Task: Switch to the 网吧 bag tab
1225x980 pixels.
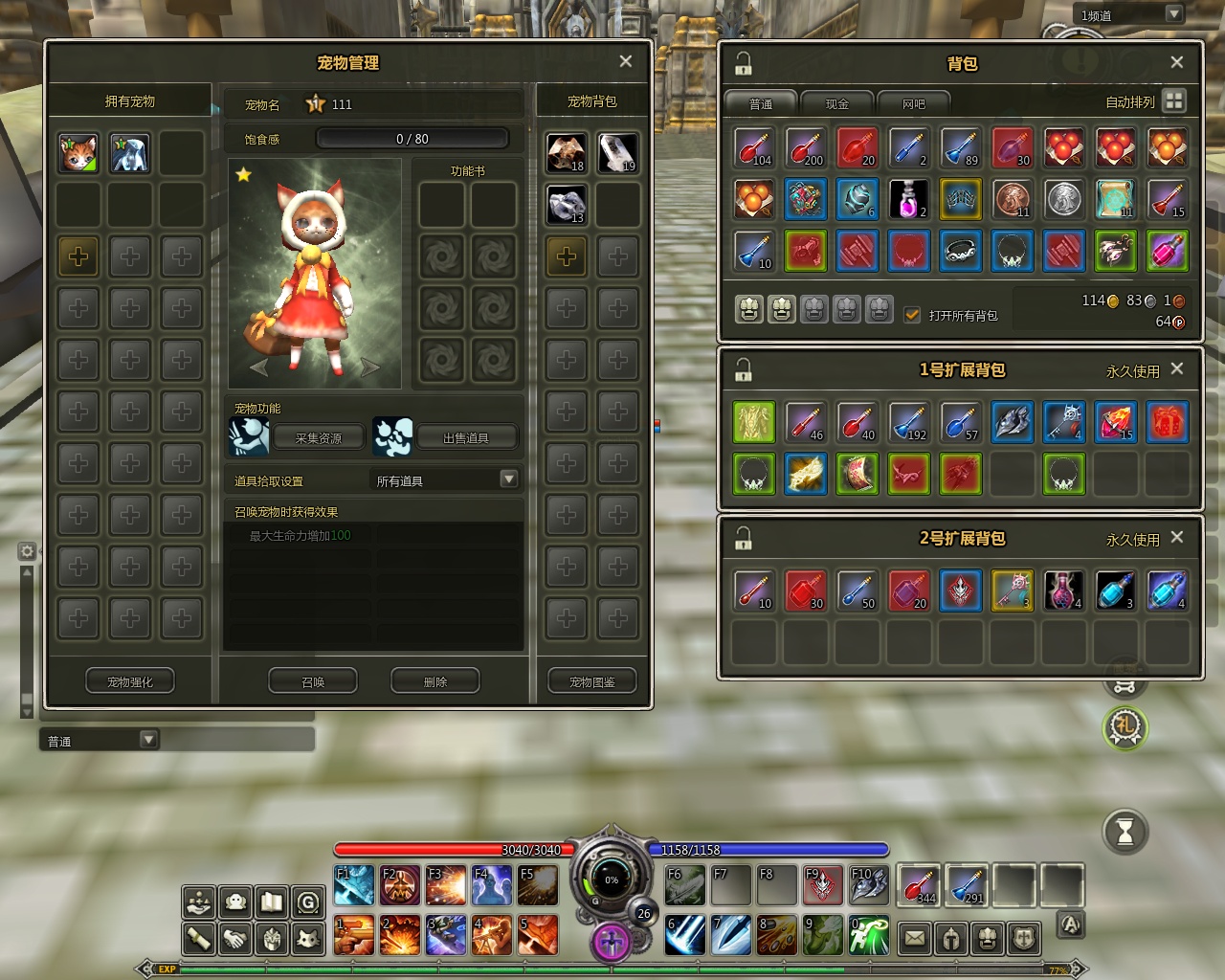Action: (914, 103)
